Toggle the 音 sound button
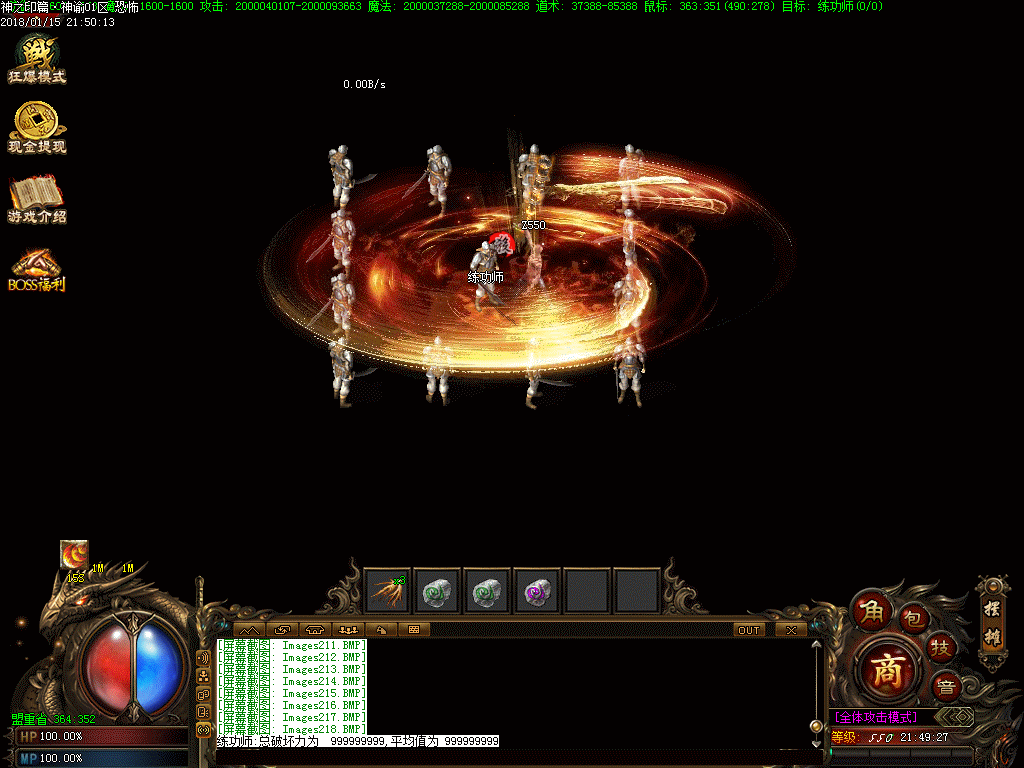Viewport: 1024px width, 768px height. coord(945,687)
